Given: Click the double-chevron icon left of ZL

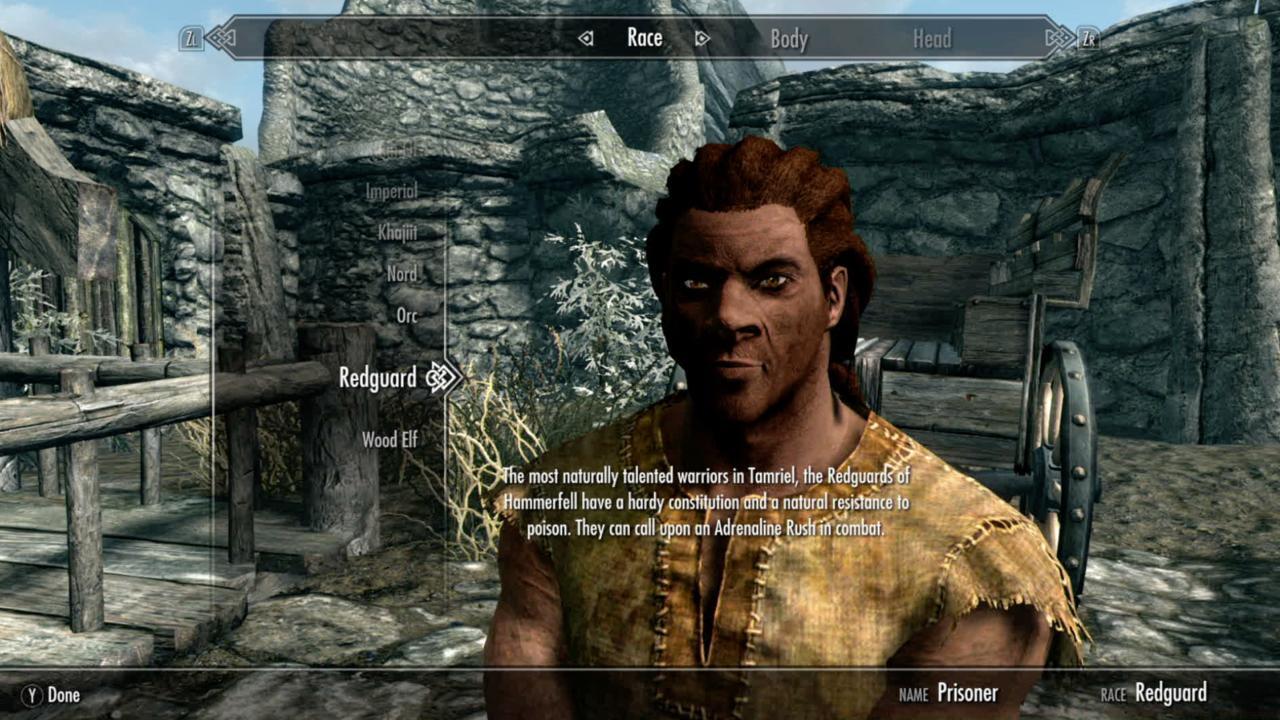Looking at the screenshot, I should [x=222, y=38].
